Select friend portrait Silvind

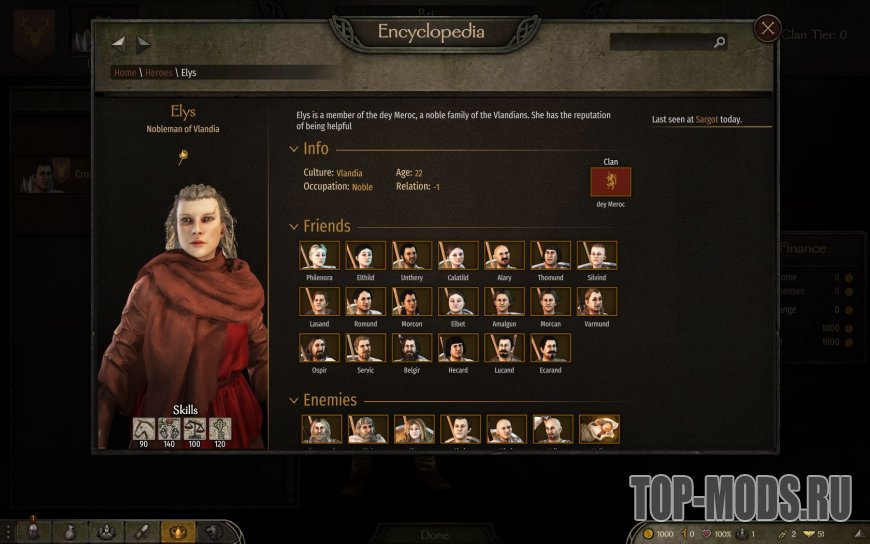coord(597,255)
